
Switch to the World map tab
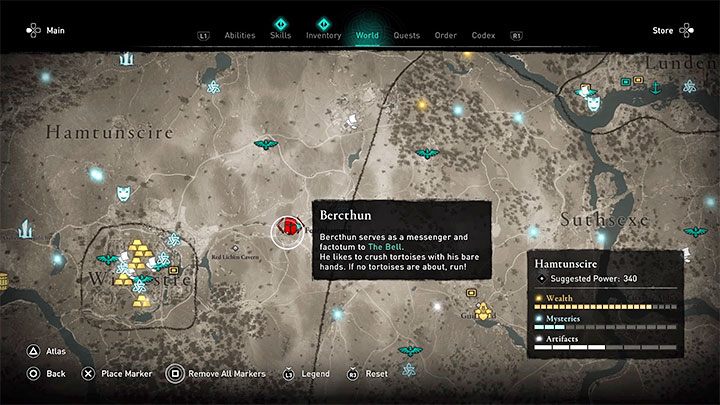pos(367,35)
